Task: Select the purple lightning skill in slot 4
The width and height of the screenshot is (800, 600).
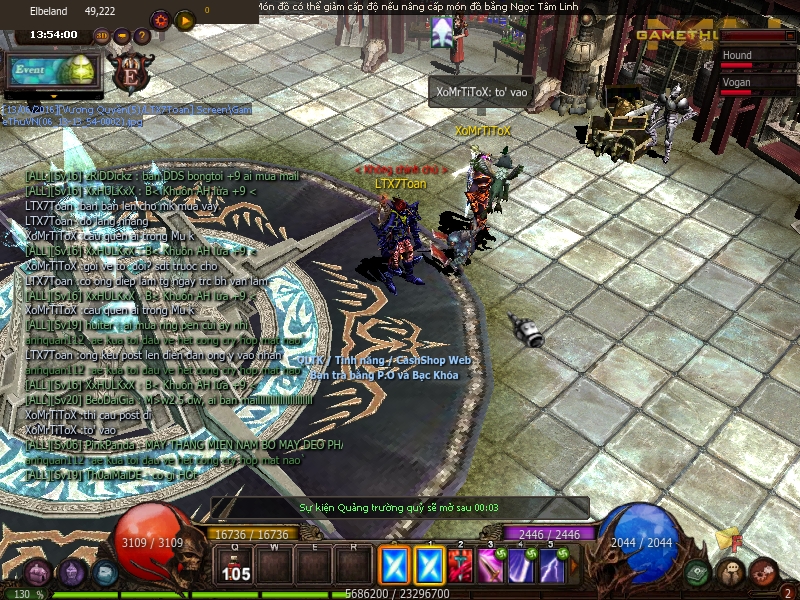Action: [x=521, y=567]
